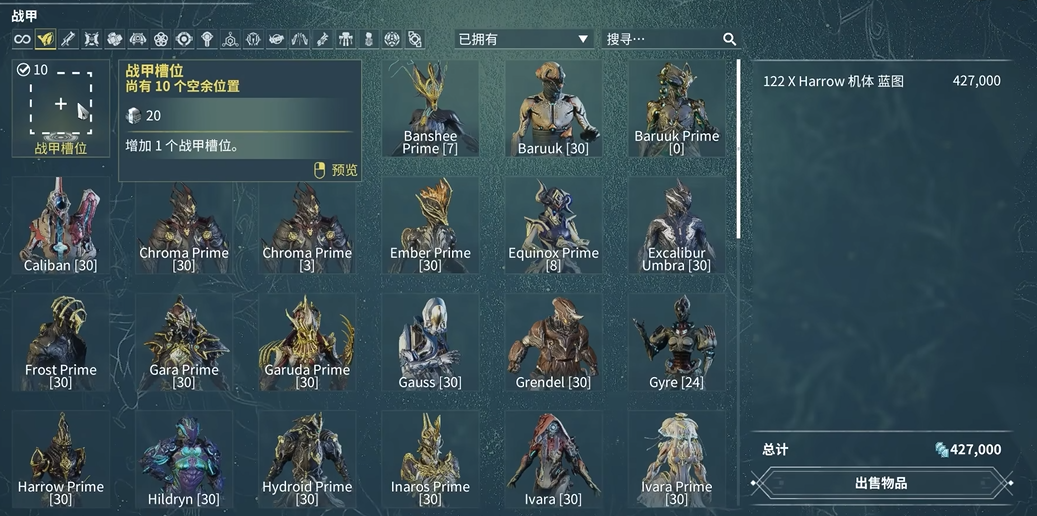Select the highlighted warframe category tab

pos(46,39)
